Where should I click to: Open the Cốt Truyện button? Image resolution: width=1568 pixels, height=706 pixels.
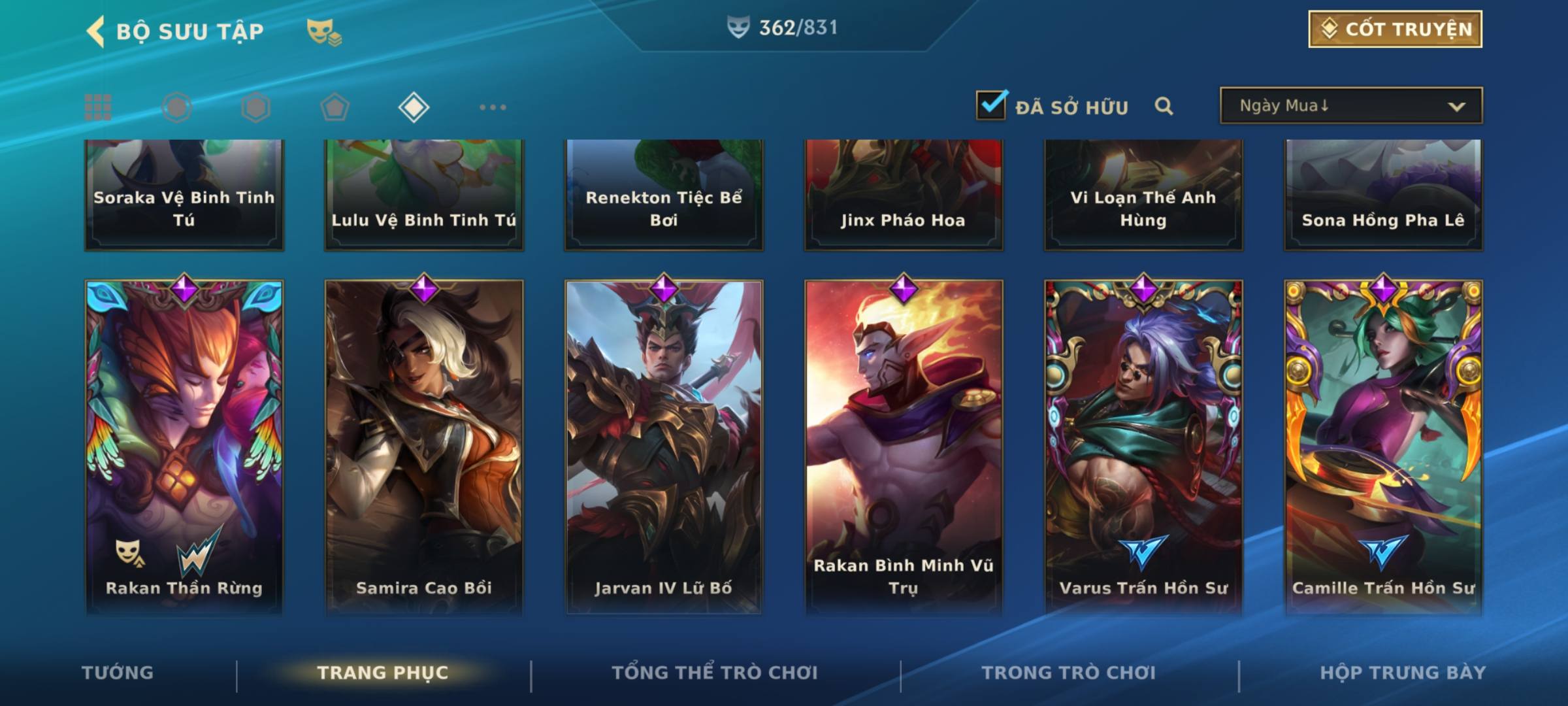pyautogui.click(x=1395, y=29)
